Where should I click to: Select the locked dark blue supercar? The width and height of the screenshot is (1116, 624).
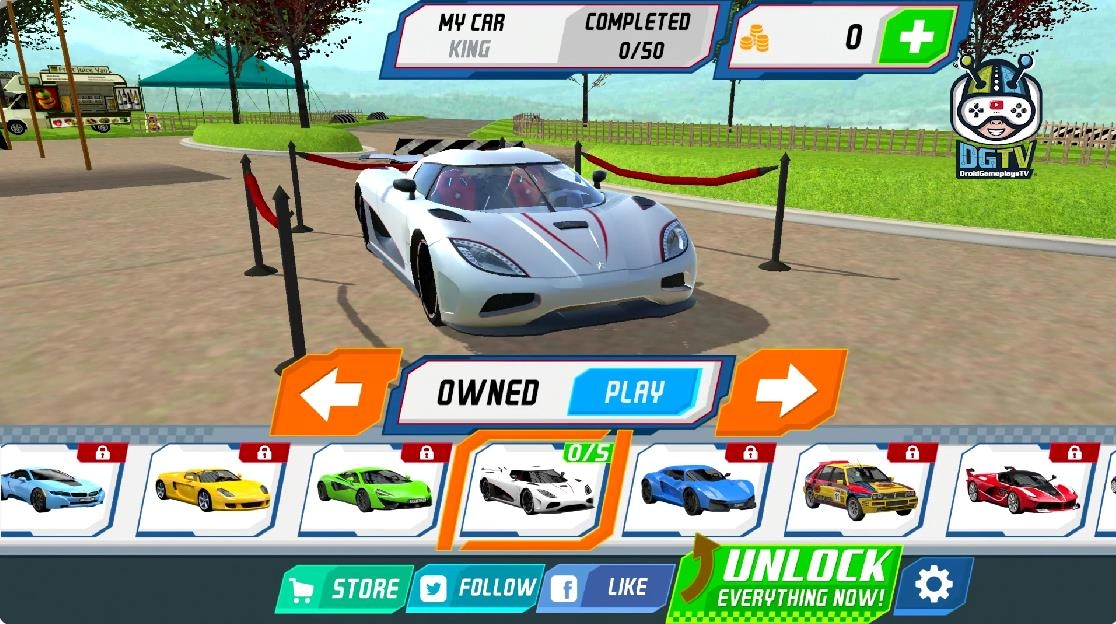tap(699, 488)
